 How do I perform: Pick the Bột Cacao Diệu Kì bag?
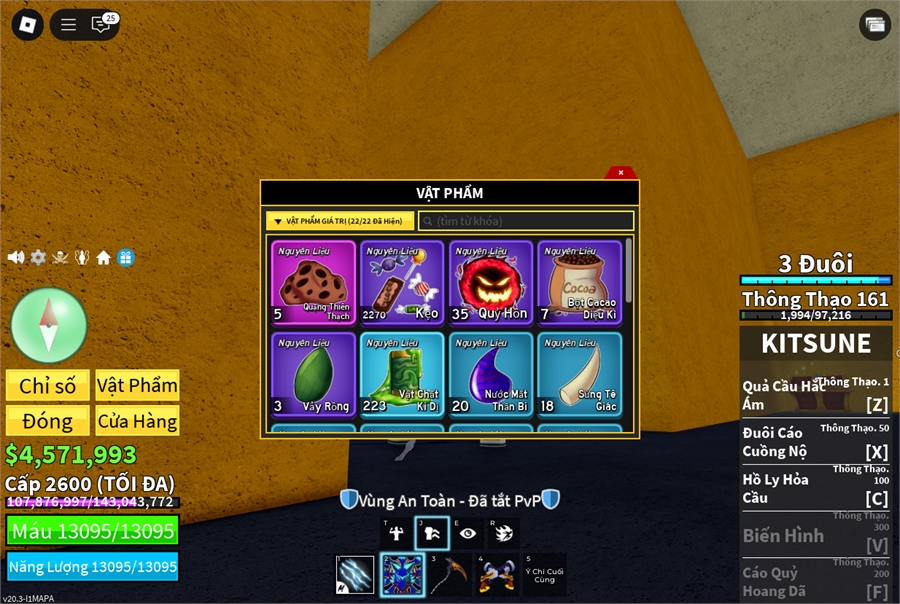(579, 282)
